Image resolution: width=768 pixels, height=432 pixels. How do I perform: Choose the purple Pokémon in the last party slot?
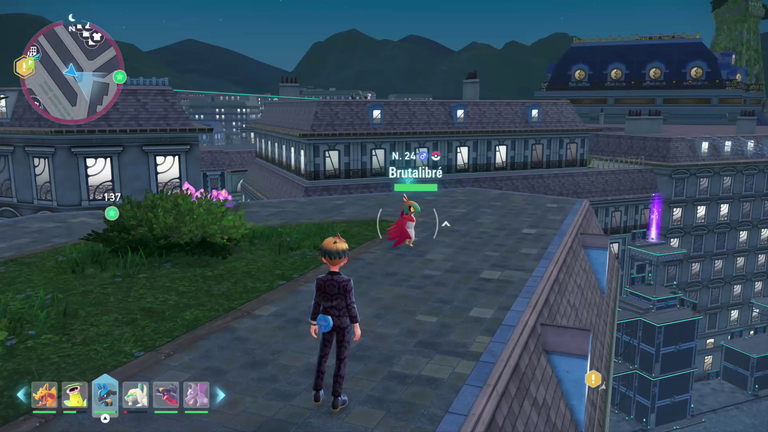pos(196,396)
